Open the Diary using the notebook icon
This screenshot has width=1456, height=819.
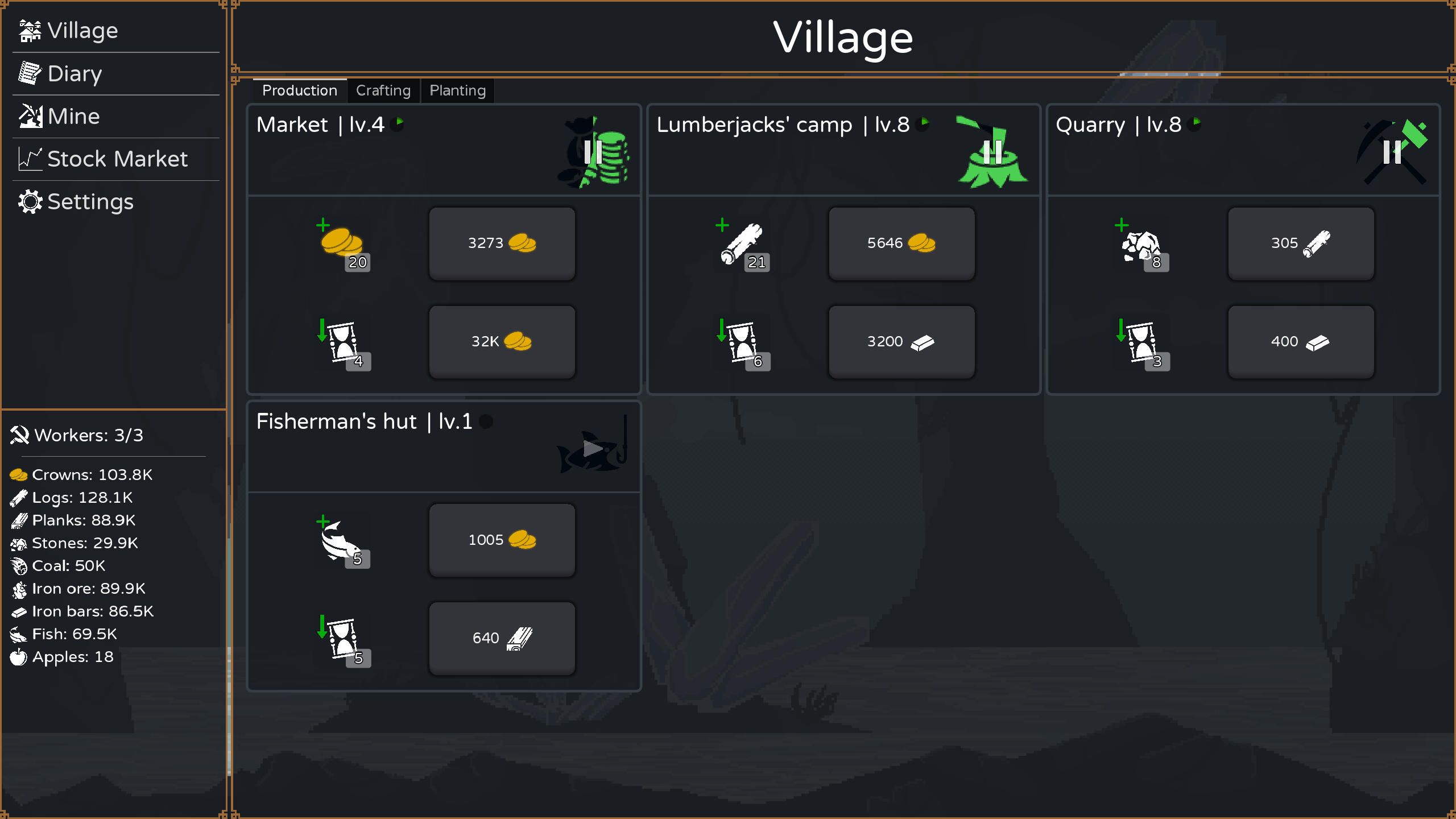click(x=30, y=73)
